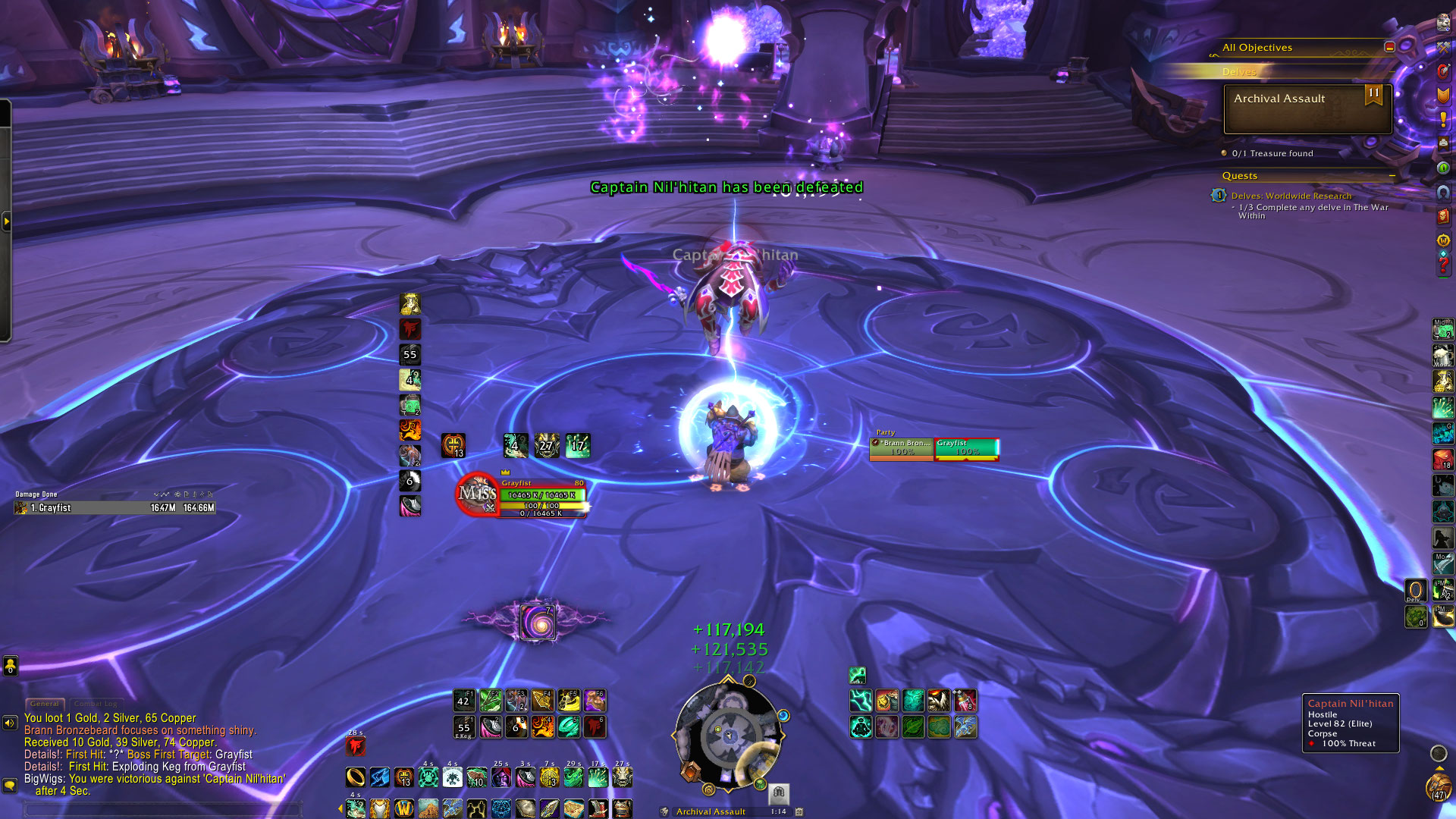Use the gold ring action slot

(x=355, y=777)
